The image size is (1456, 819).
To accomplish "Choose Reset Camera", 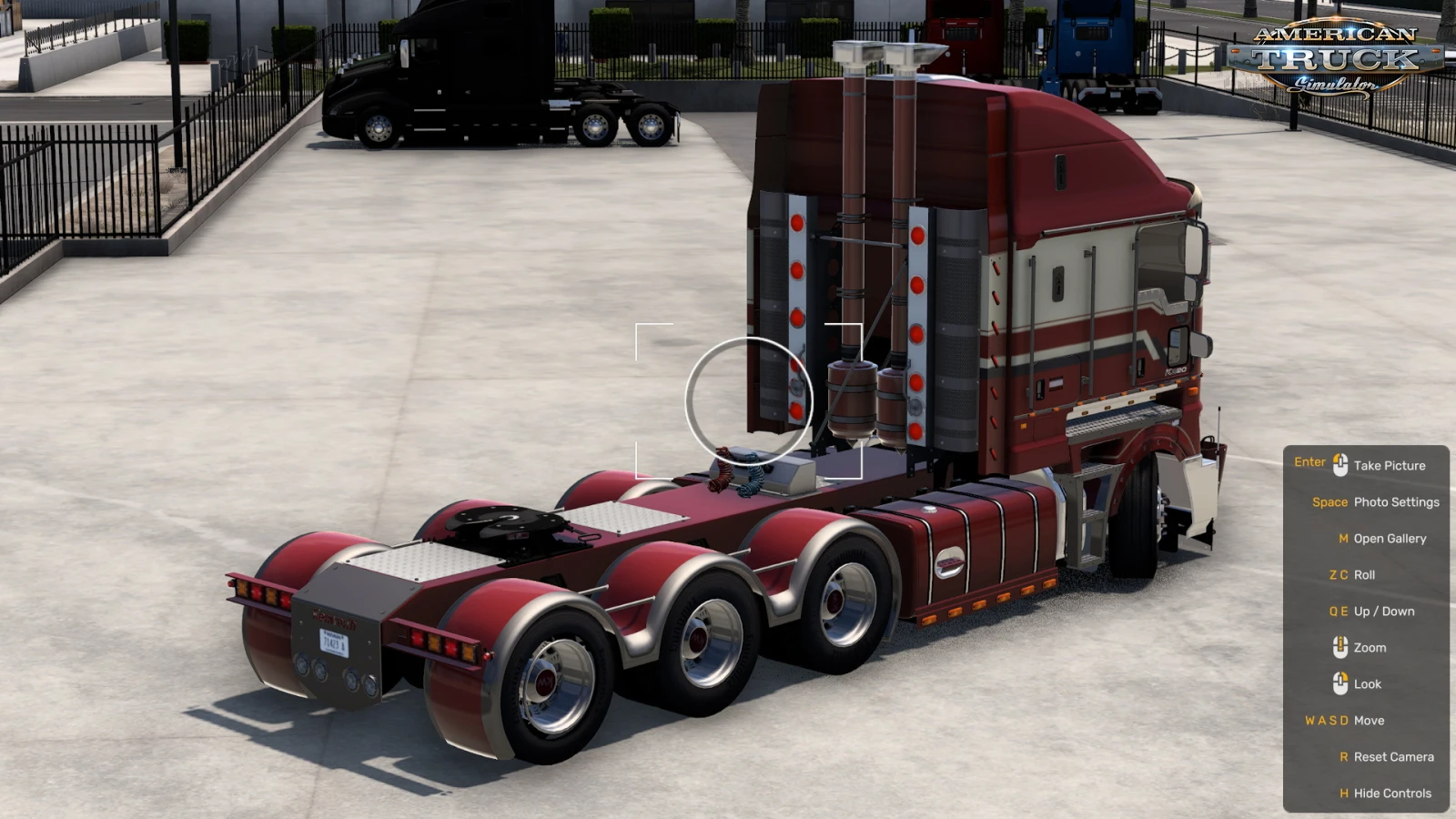I will click(x=1393, y=757).
